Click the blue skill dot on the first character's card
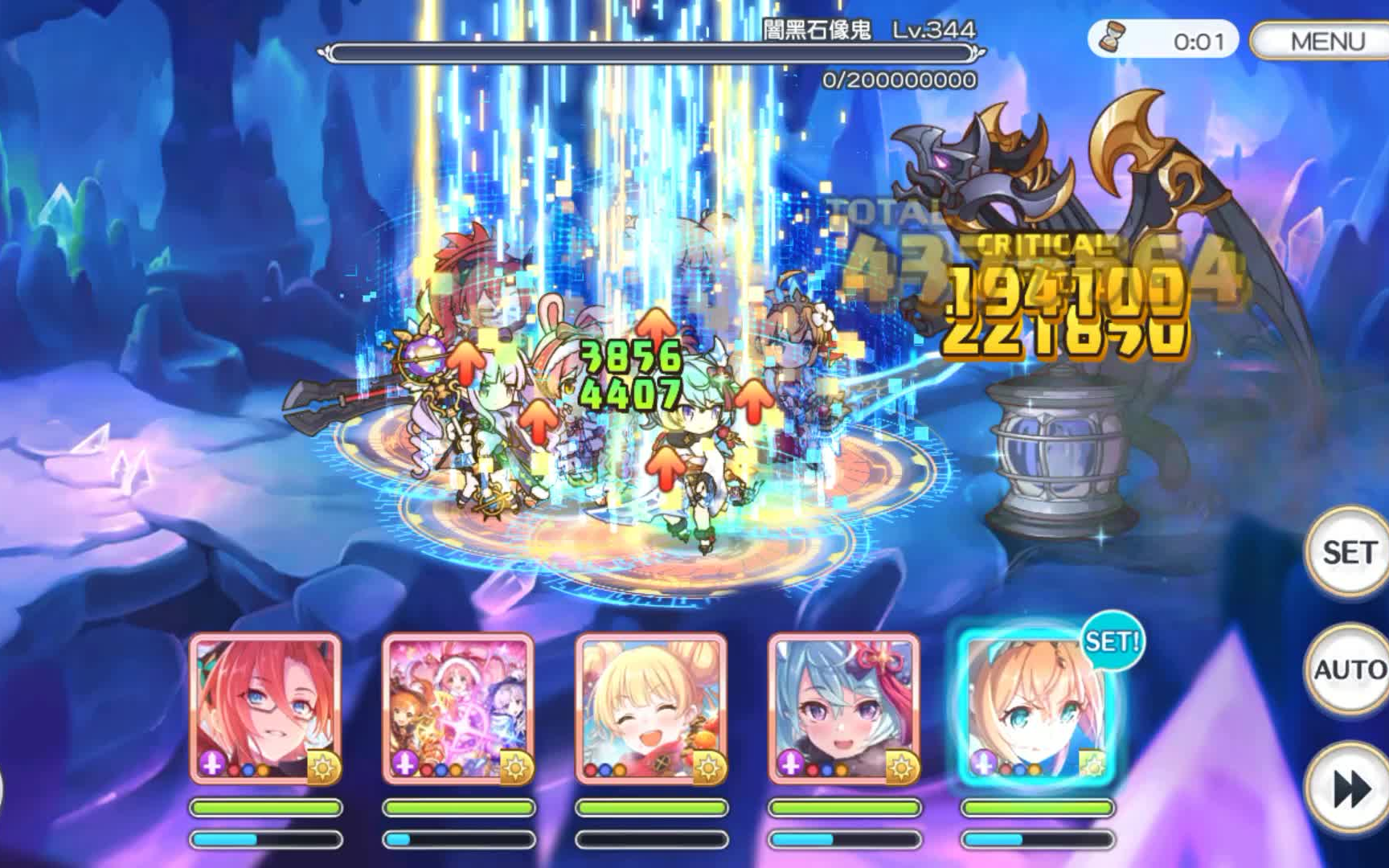Viewport: 1389px width, 868px height. coord(247,771)
